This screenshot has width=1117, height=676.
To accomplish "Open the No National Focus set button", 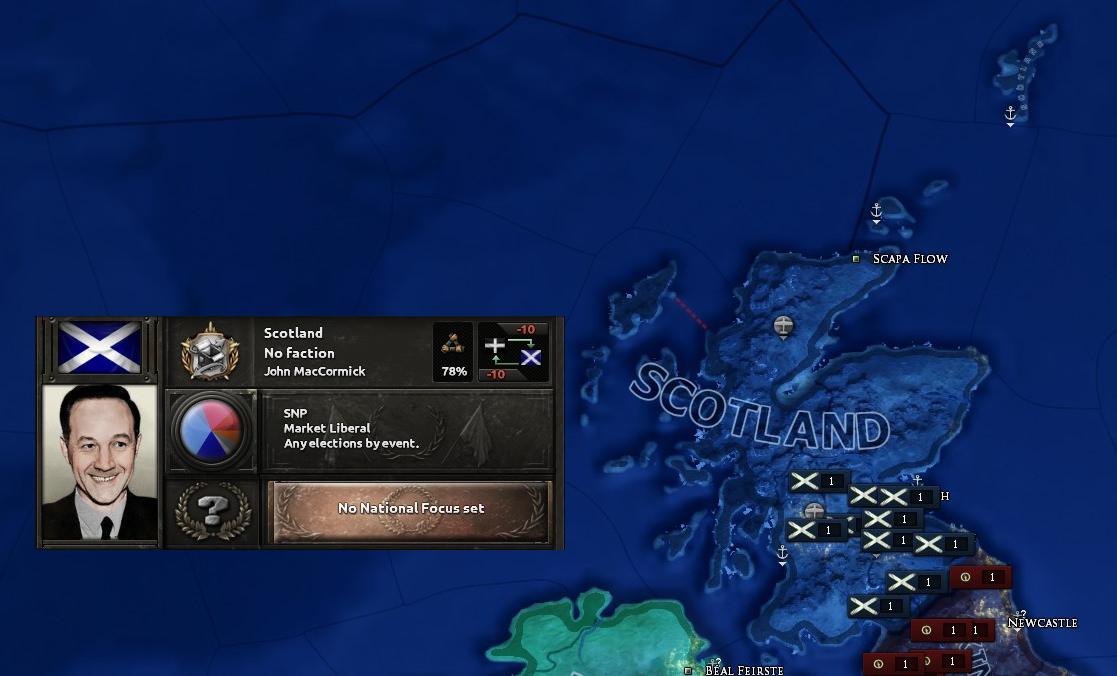I will (410, 509).
